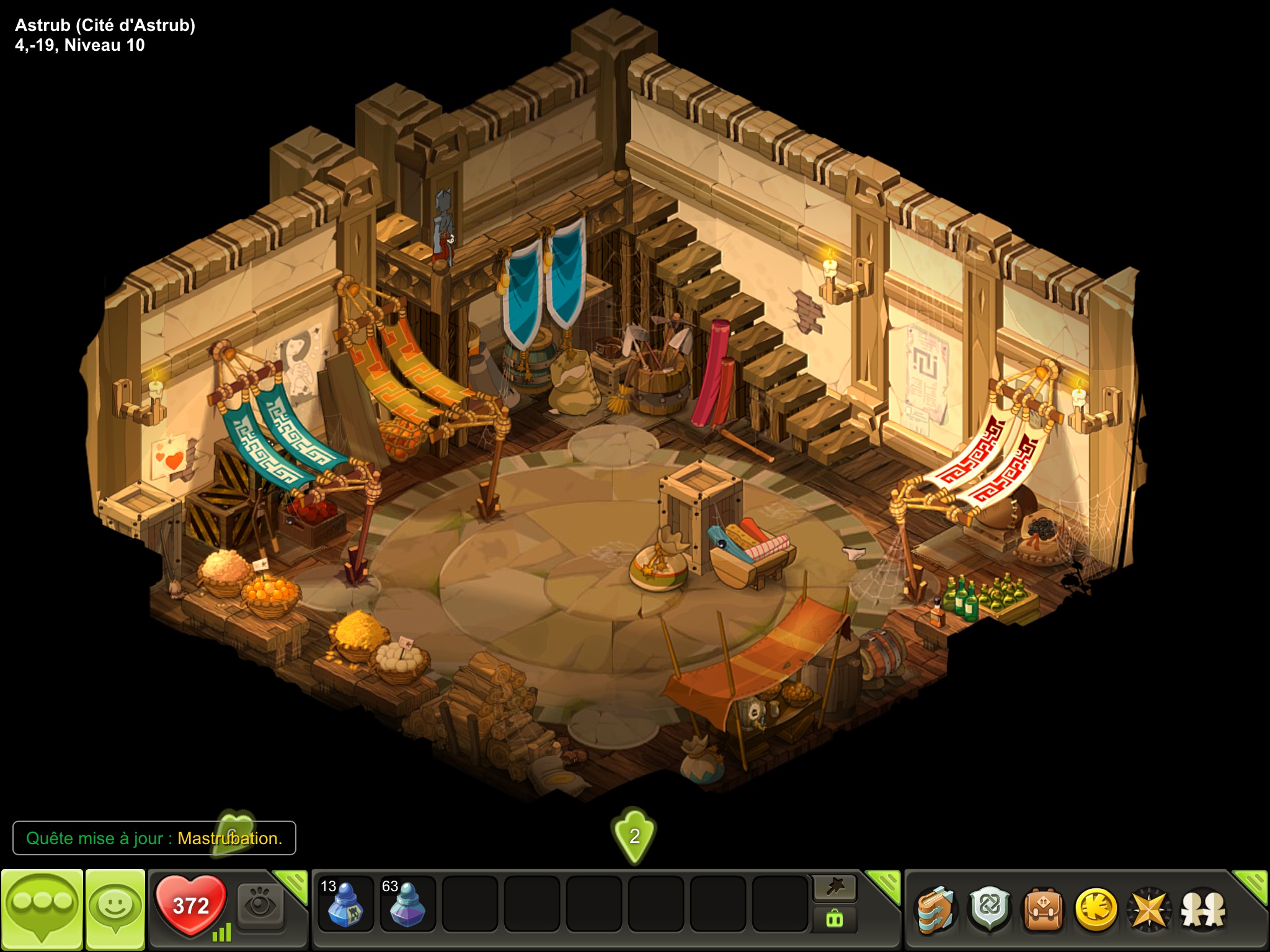Use the blue potion with 13 charges
This screenshot has width=1270, height=952.
pyautogui.click(x=345, y=904)
